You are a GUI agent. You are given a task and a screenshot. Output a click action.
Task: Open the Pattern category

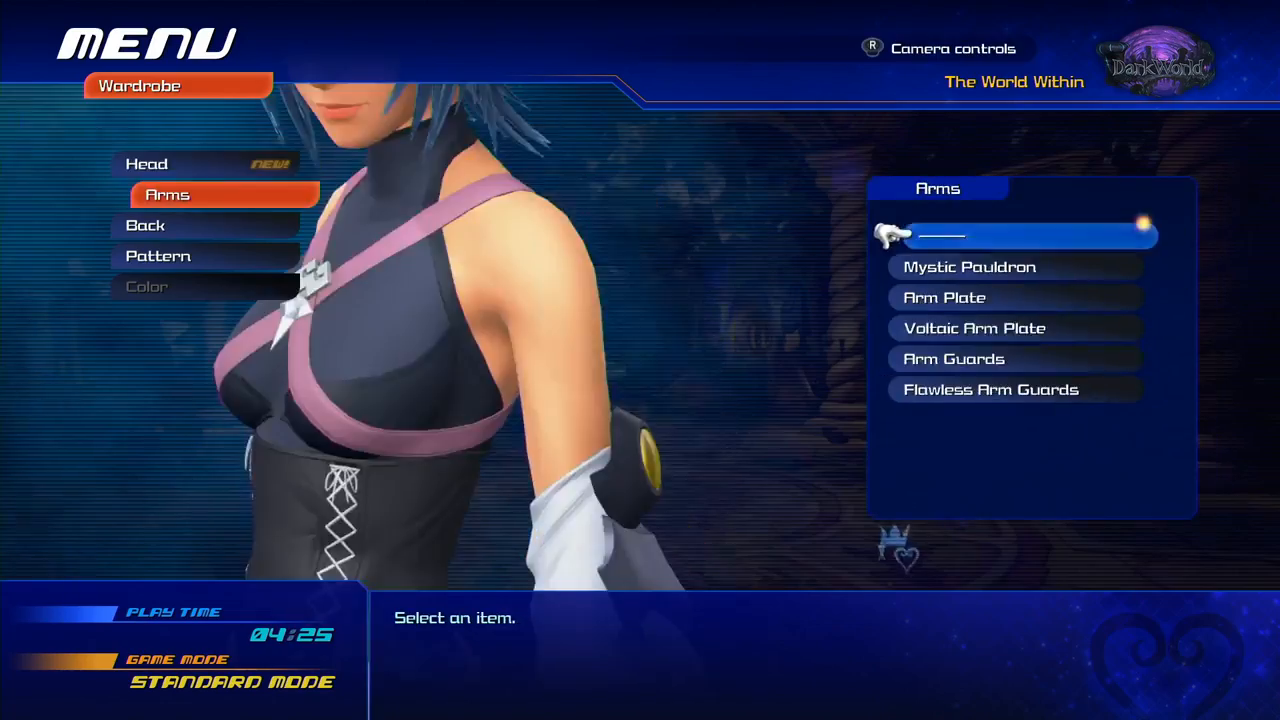coord(205,256)
